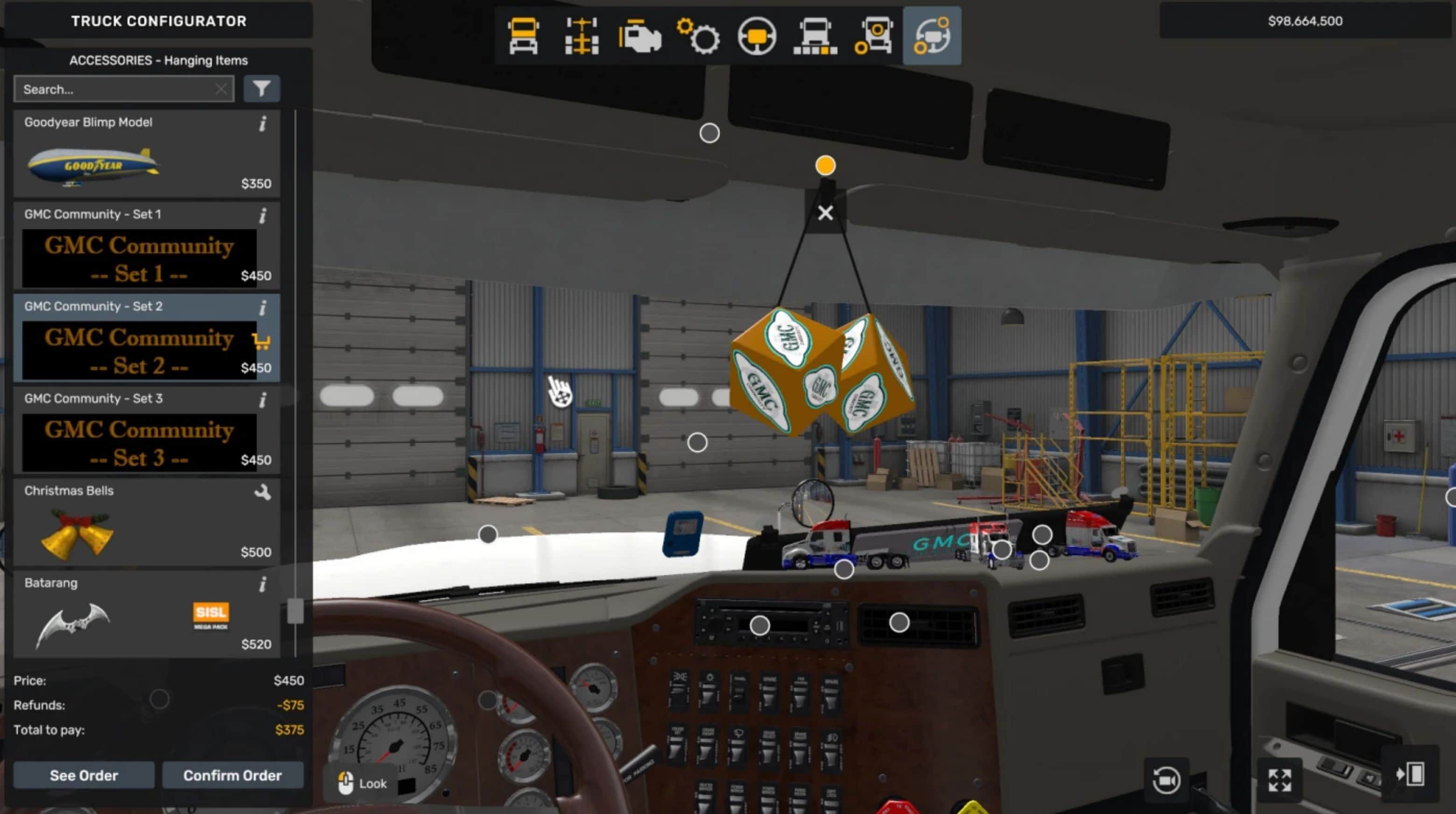This screenshot has height=814, width=1456.
Task: Select the Goodyear Blimp Model item
Action: click(146, 154)
